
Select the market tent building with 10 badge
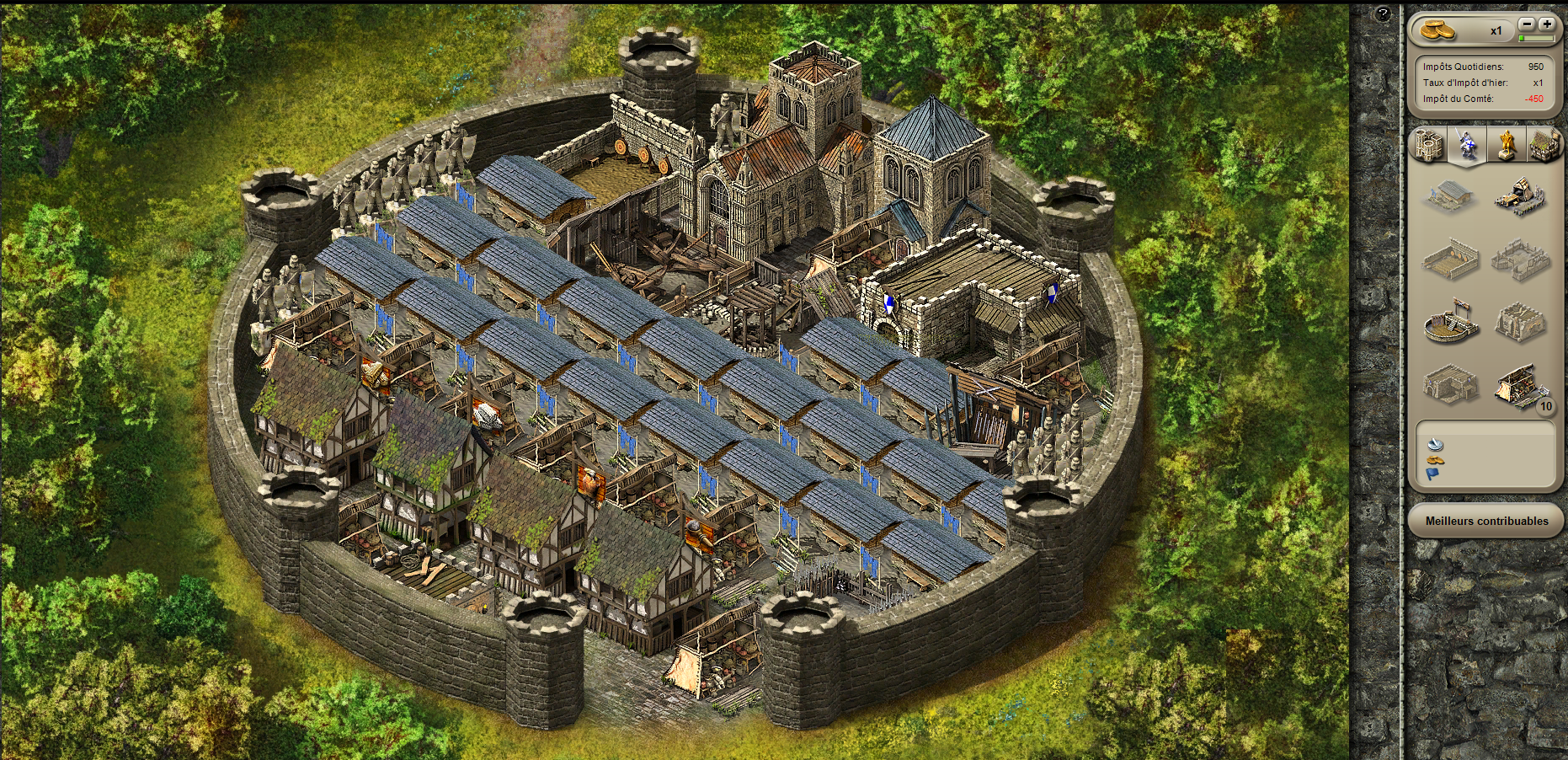coord(1520,388)
